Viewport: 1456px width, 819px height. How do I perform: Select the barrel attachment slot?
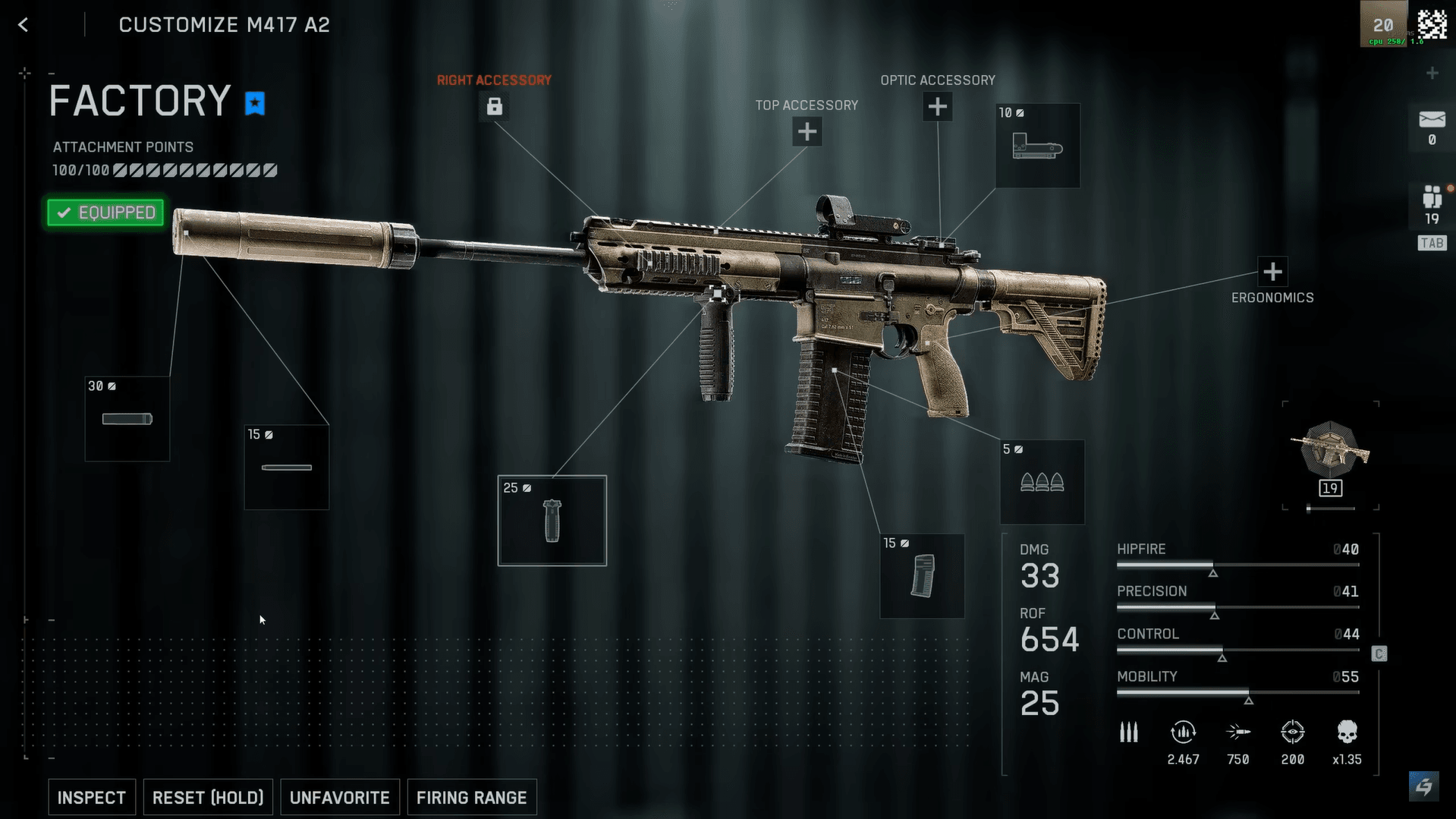click(x=287, y=467)
